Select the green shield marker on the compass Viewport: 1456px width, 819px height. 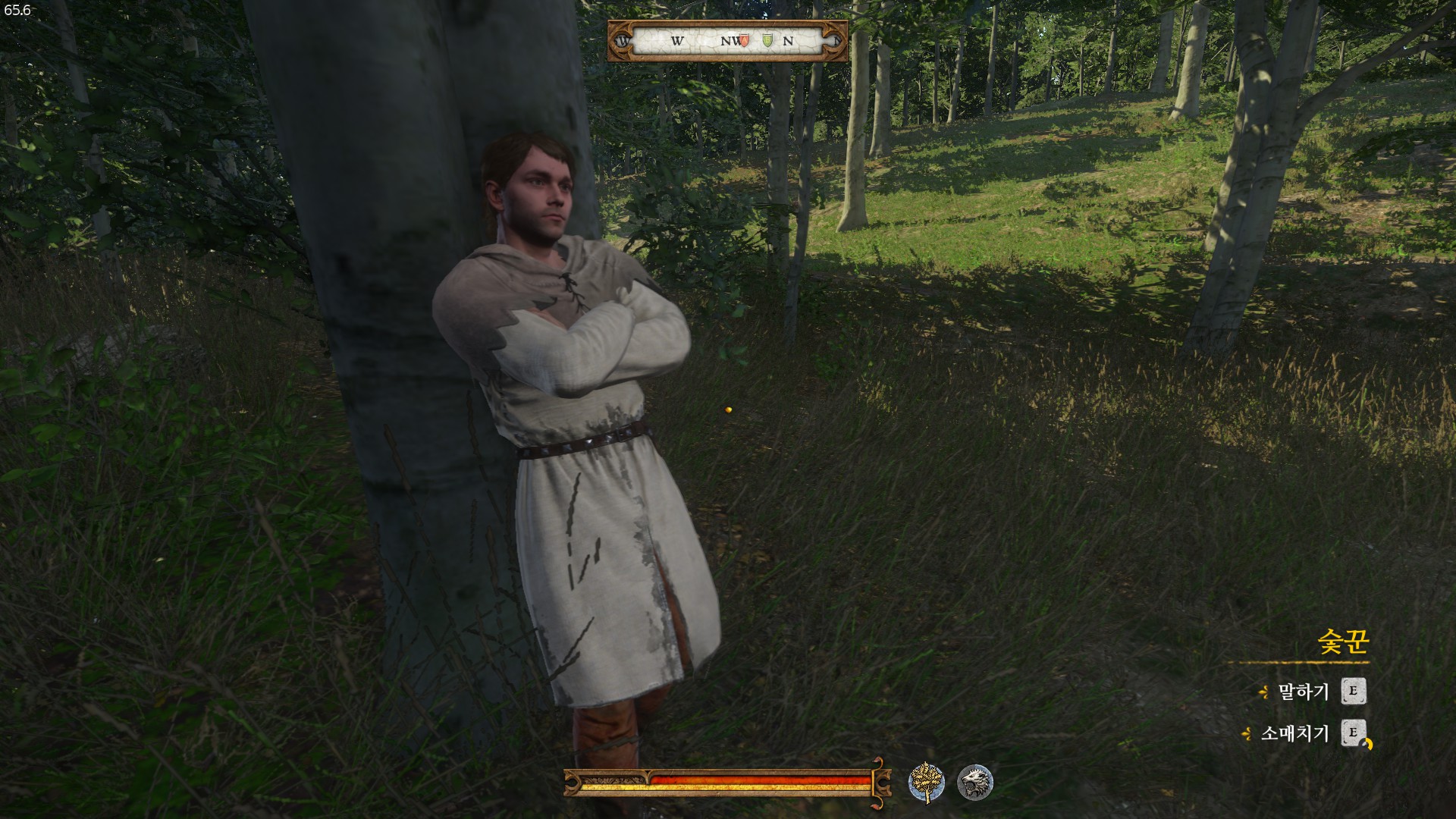click(x=767, y=41)
